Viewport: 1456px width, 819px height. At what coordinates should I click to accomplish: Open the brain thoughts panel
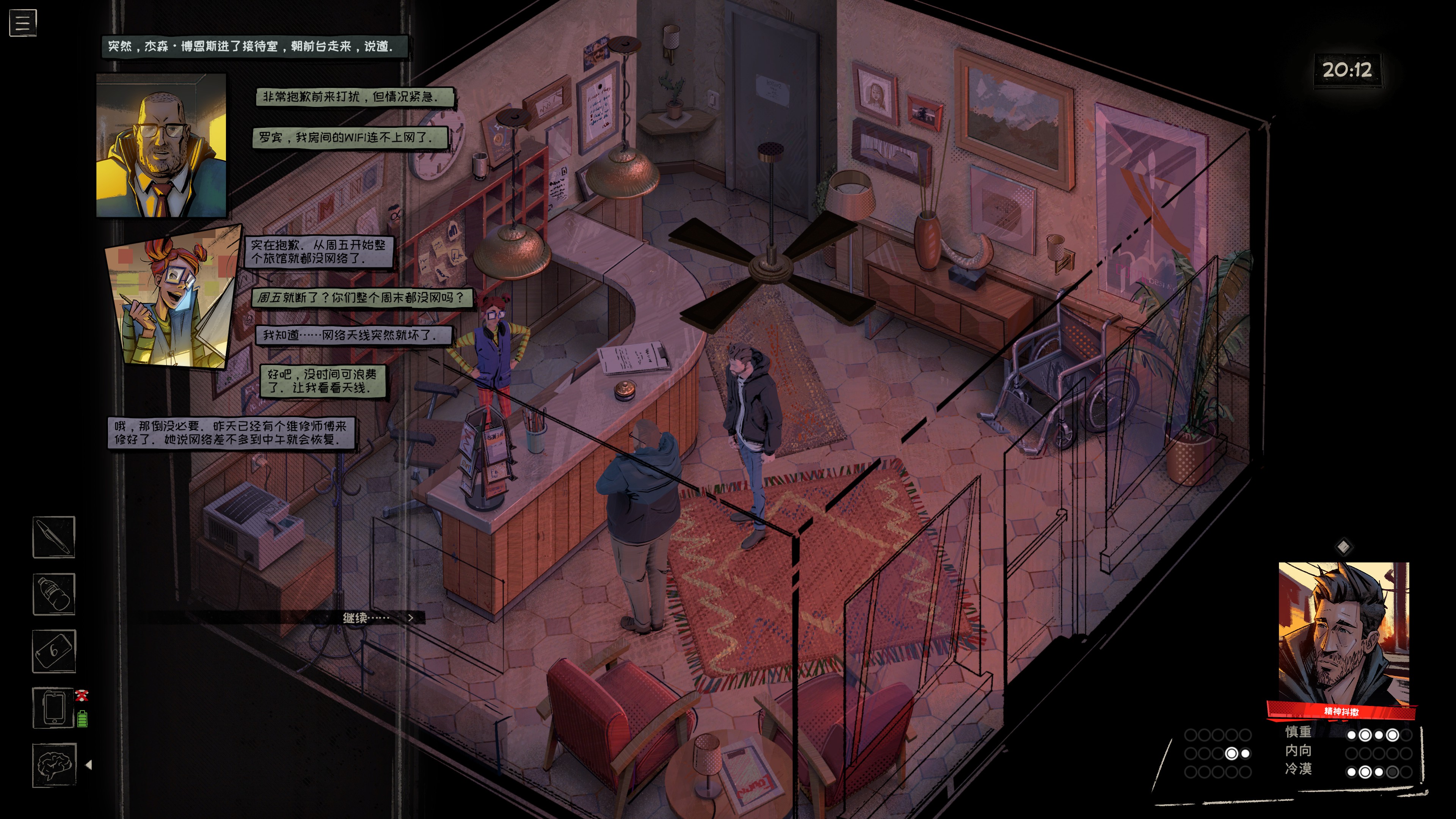tap(54, 765)
